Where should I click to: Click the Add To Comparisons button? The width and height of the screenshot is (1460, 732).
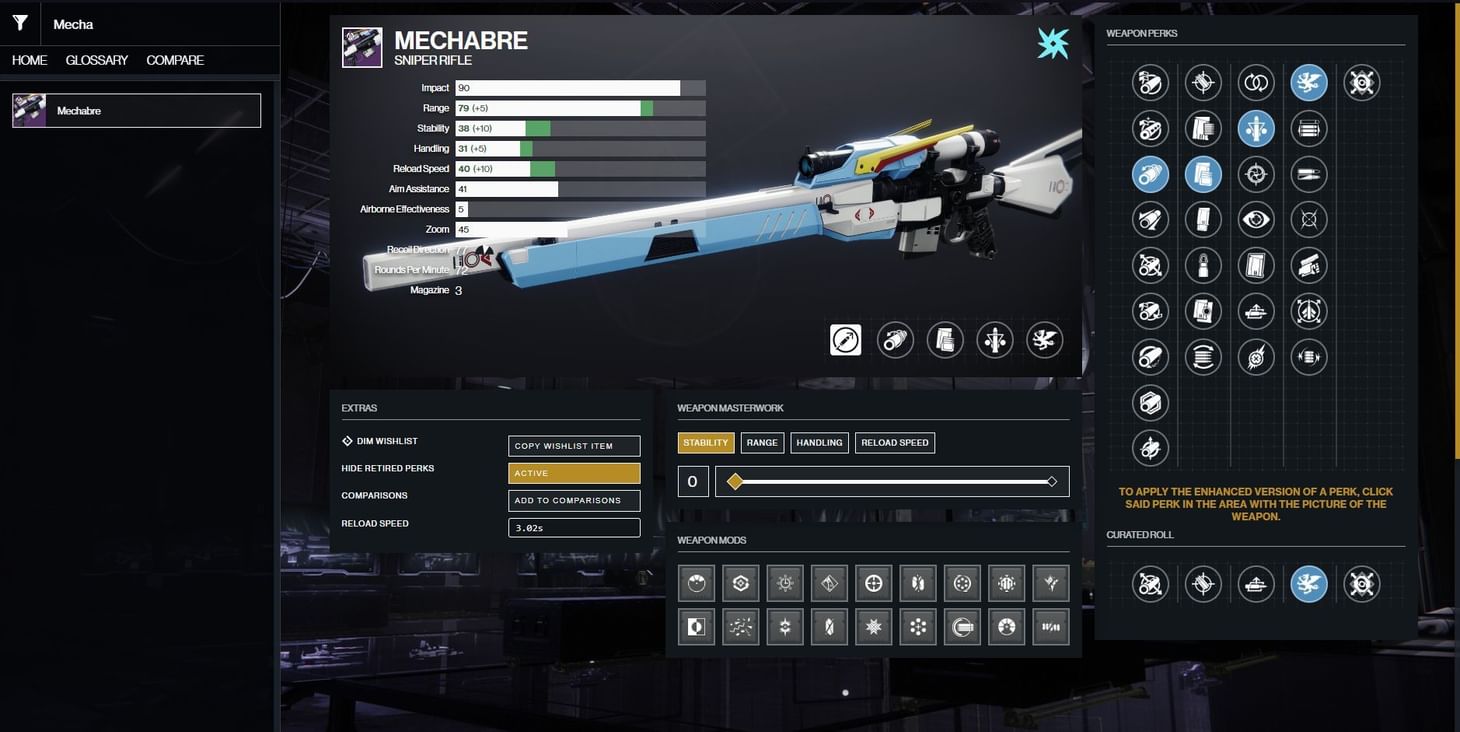pos(574,499)
